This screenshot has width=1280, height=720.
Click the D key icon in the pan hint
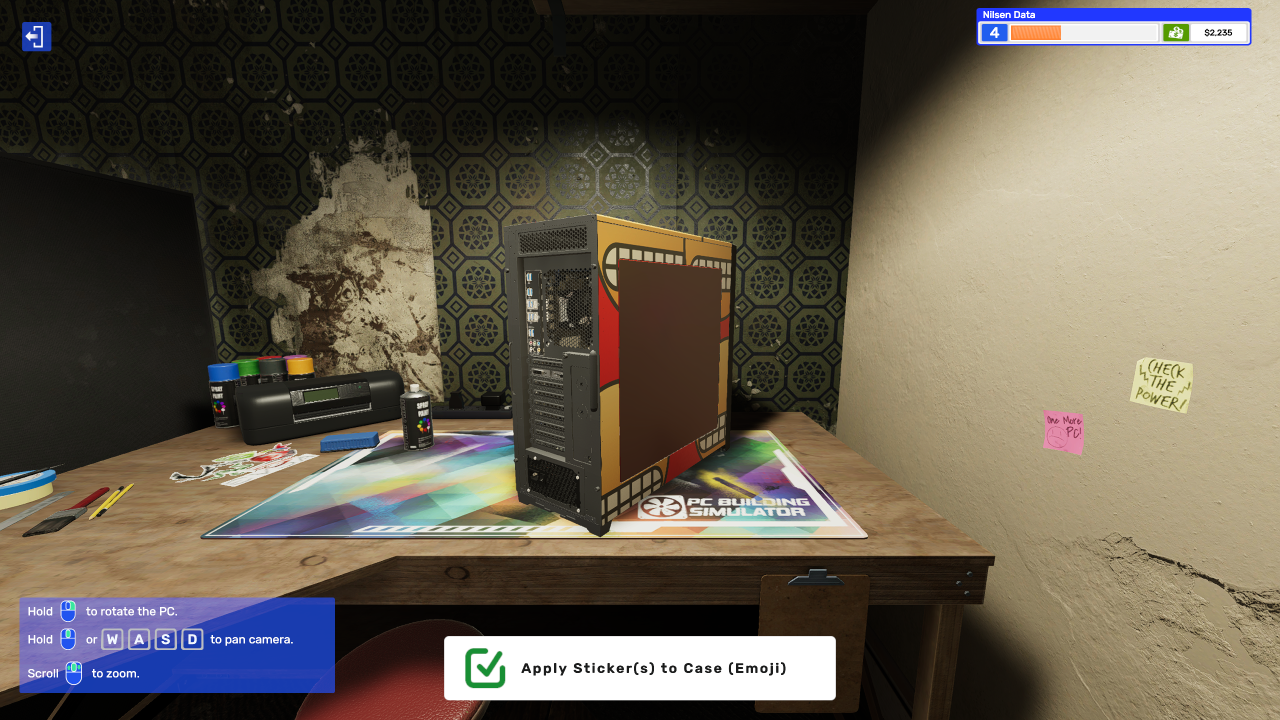coord(191,639)
